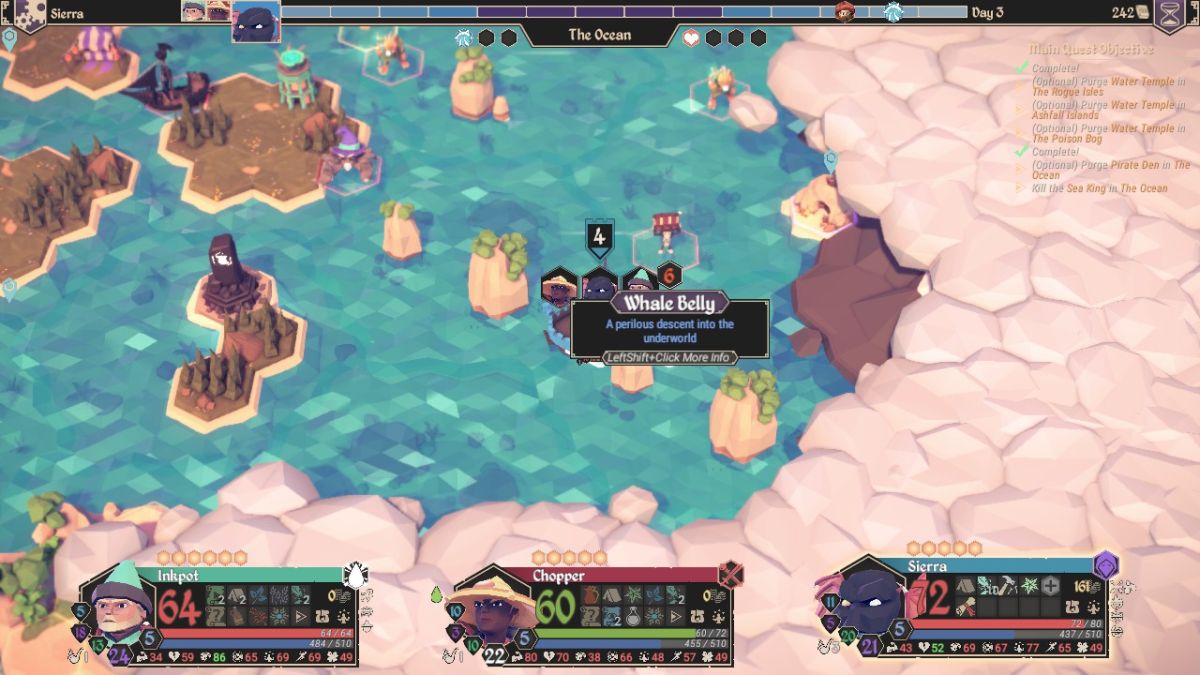Image resolution: width=1200 pixels, height=675 pixels.
Task: Click the plus slot in Sierra's inventory
Action: (x=1050, y=586)
